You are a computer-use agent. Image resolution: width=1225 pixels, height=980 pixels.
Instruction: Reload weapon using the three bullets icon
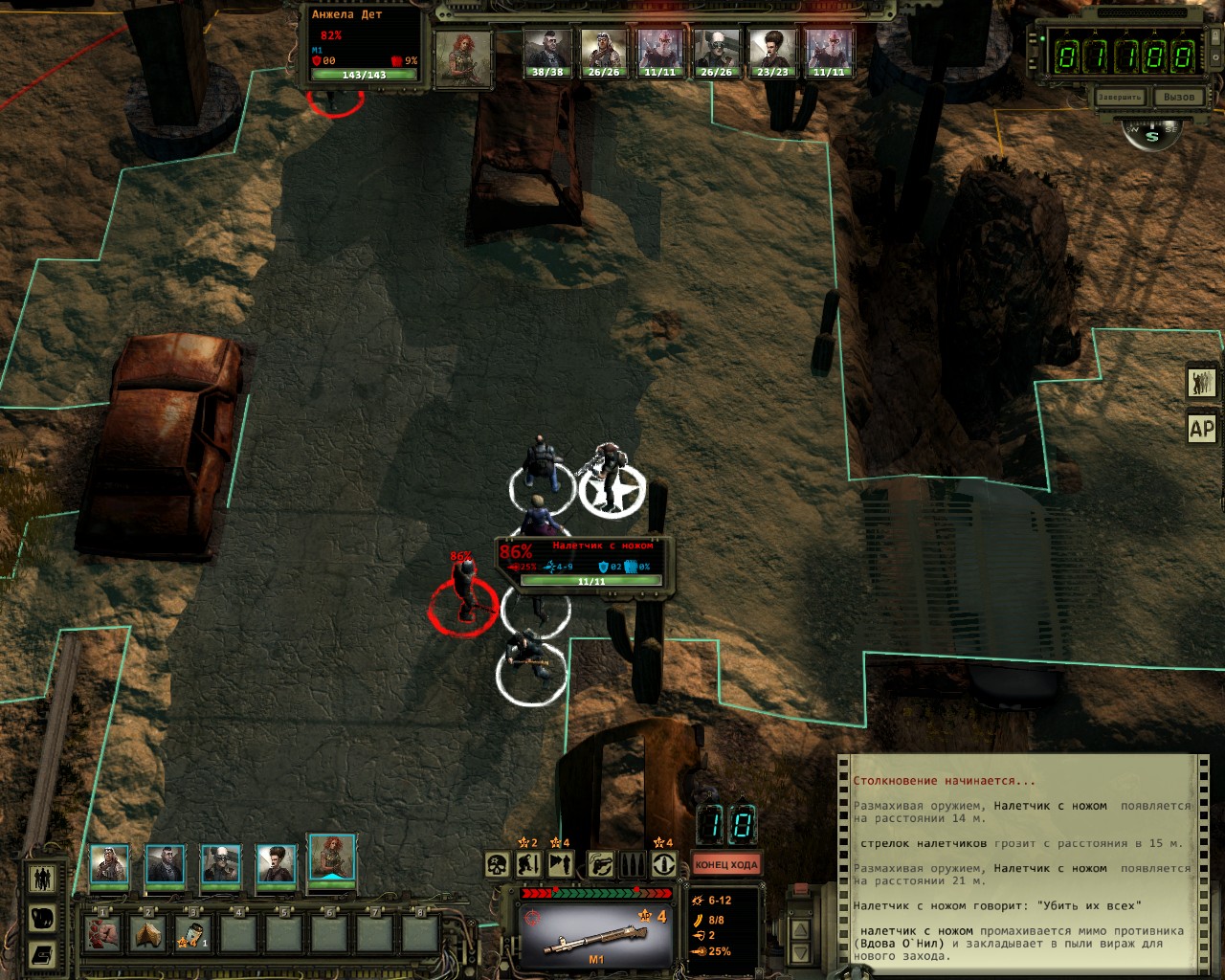[x=632, y=865]
